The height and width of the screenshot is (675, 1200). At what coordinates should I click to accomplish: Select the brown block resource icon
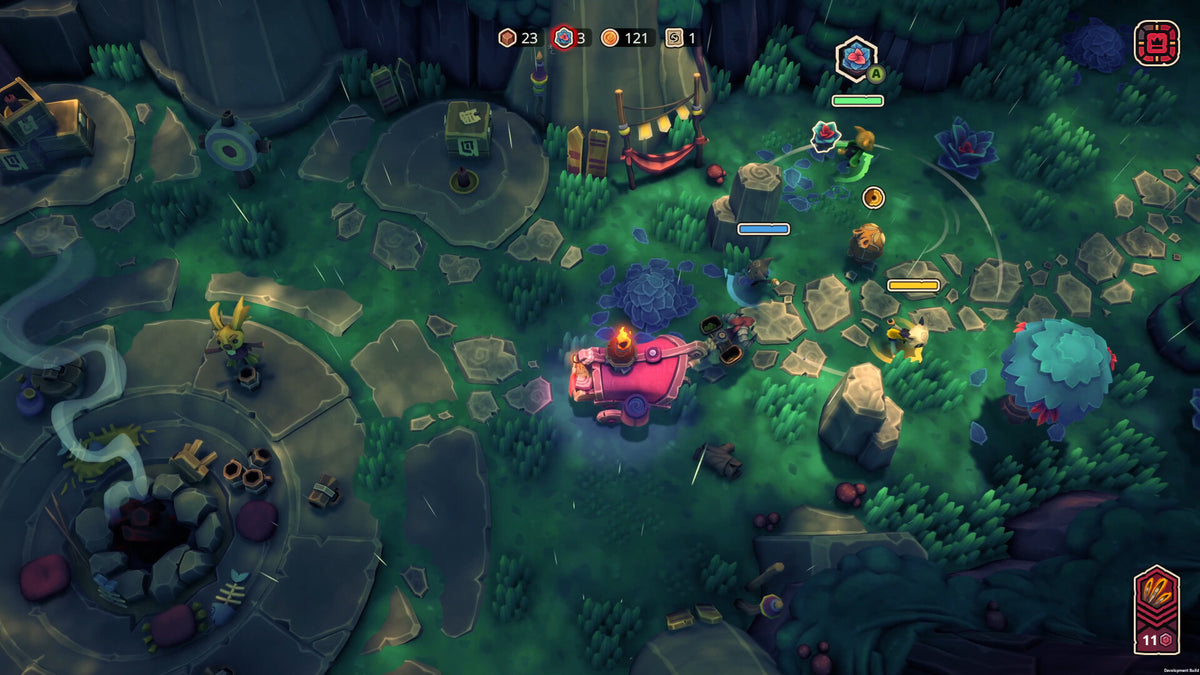tap(508, 38)
